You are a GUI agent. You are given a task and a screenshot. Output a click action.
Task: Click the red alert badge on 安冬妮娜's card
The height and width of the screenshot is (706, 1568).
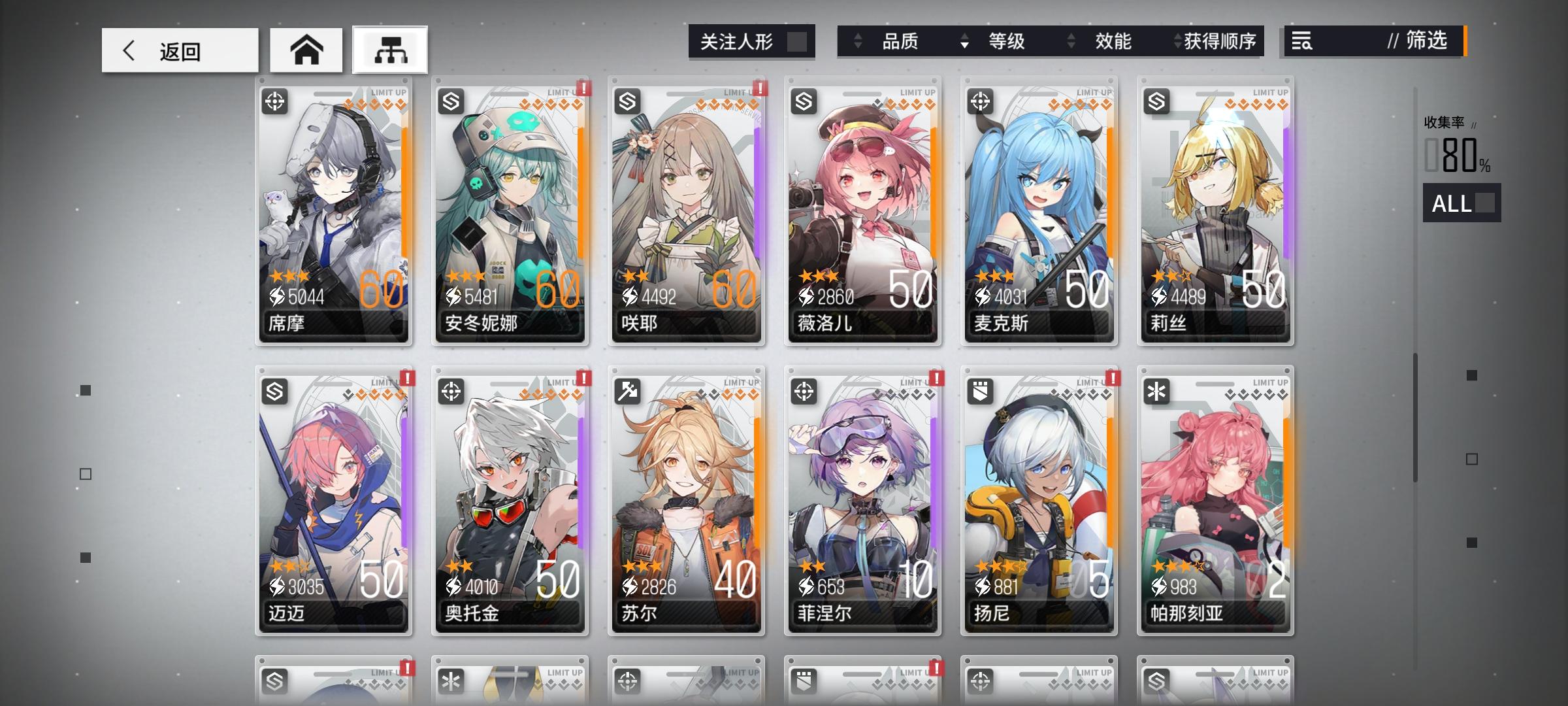point(583,88)
